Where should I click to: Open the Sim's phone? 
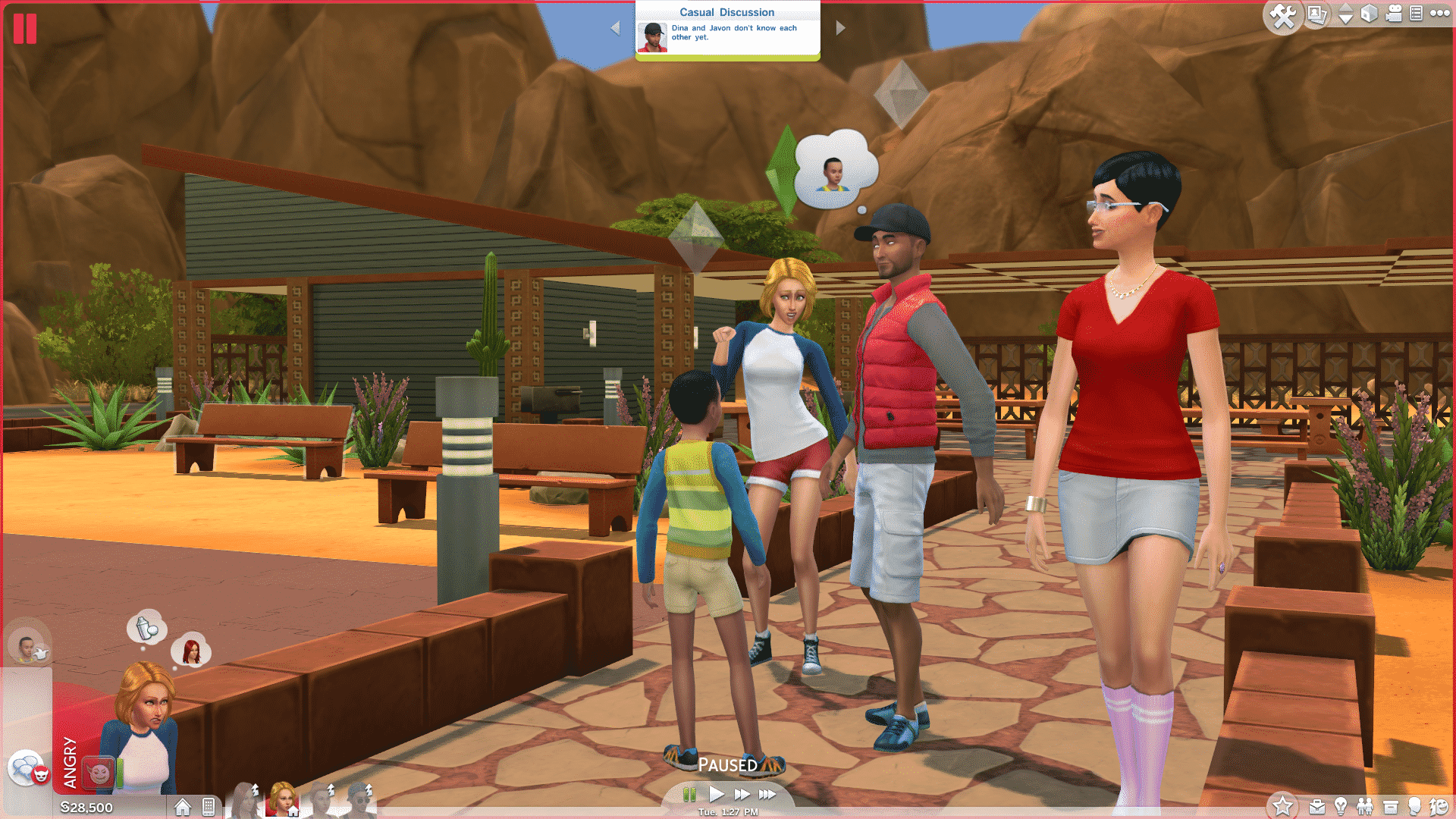pos(209,807)
